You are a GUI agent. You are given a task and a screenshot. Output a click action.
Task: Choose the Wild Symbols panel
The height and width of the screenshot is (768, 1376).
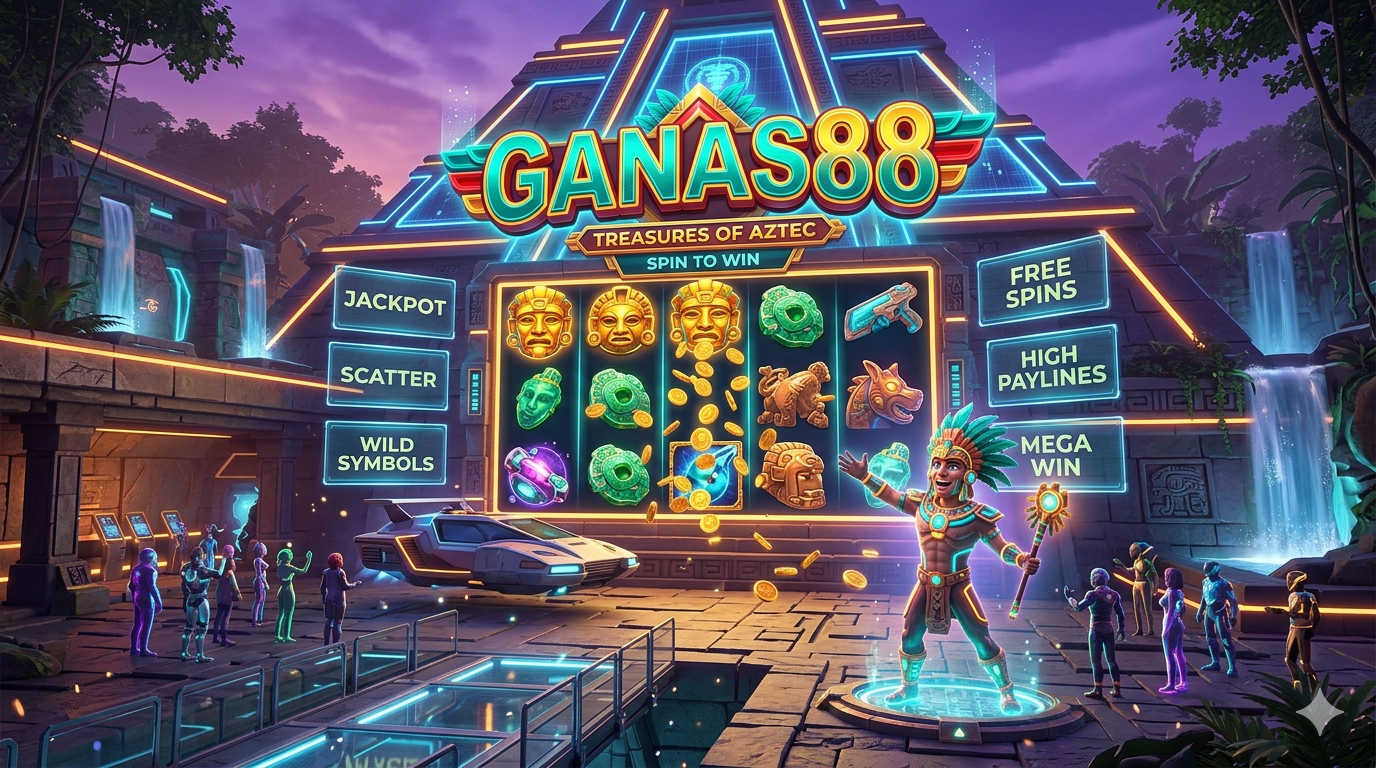point(386,453)
